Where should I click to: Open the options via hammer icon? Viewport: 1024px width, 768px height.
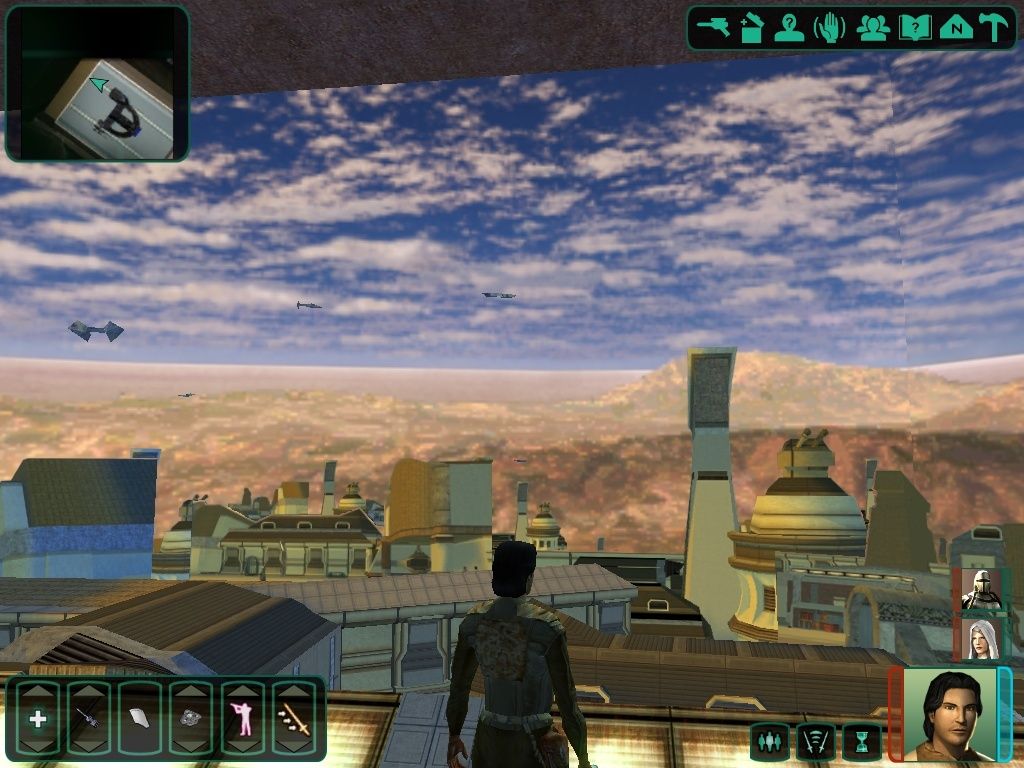click(x=994, y=27)
